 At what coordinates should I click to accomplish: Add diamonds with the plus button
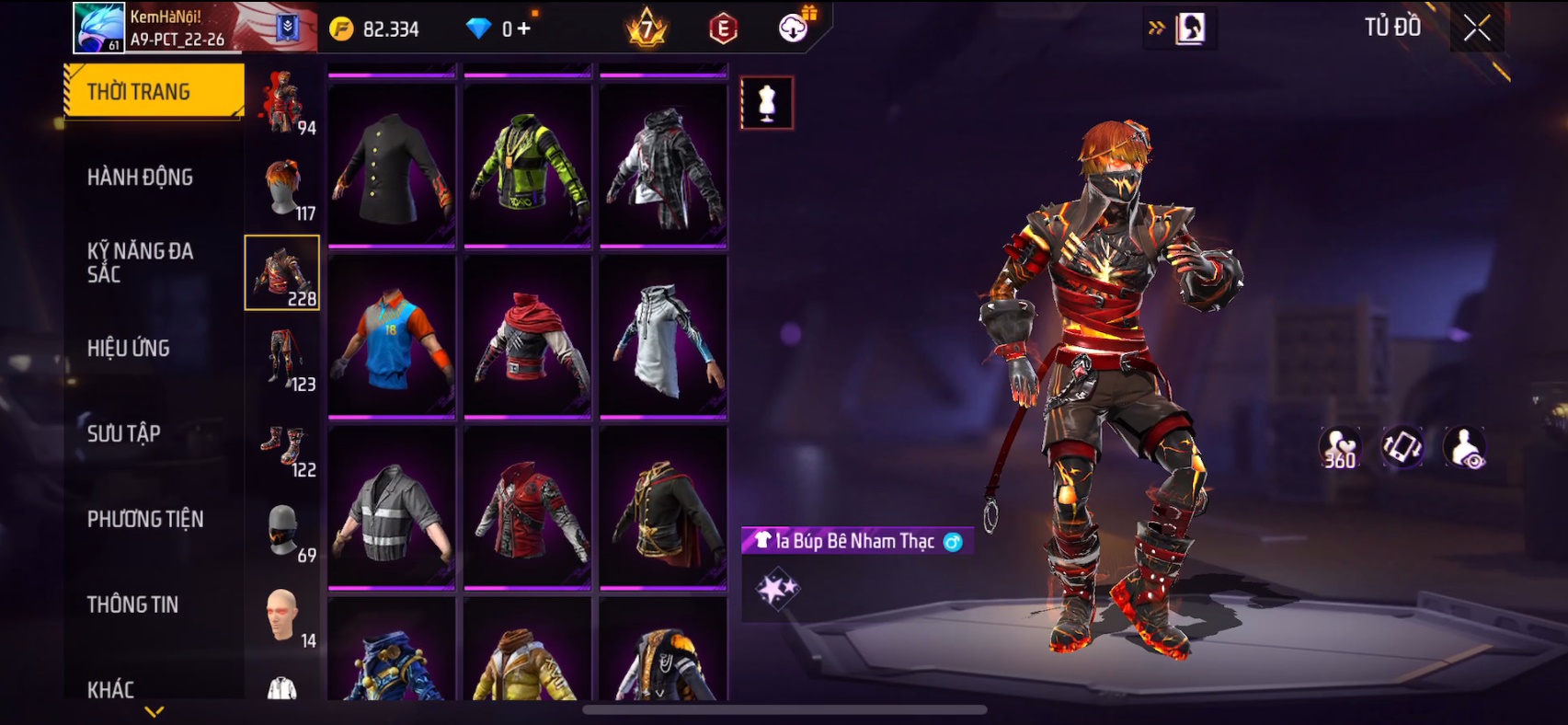(524, 29)
